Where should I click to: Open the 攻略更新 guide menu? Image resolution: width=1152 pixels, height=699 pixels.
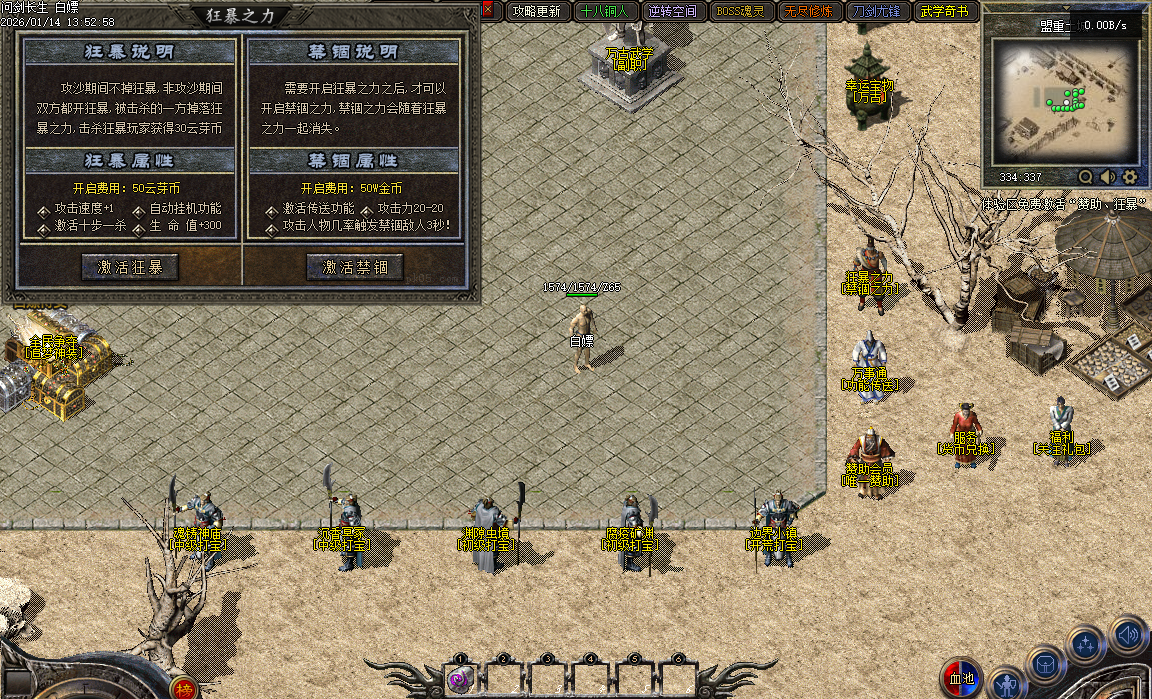coord(535,11)
